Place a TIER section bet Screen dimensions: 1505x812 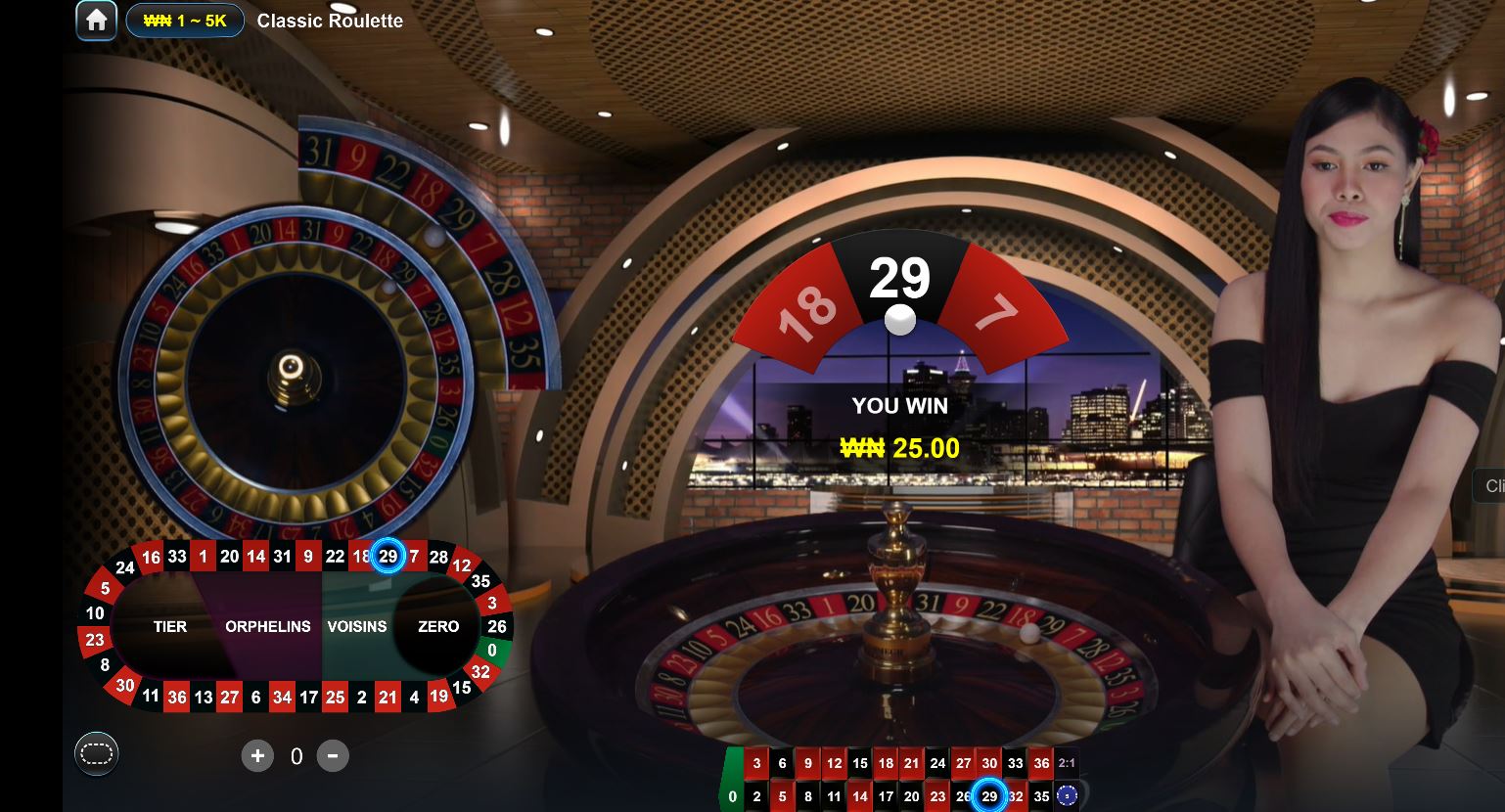pos(169,626)
